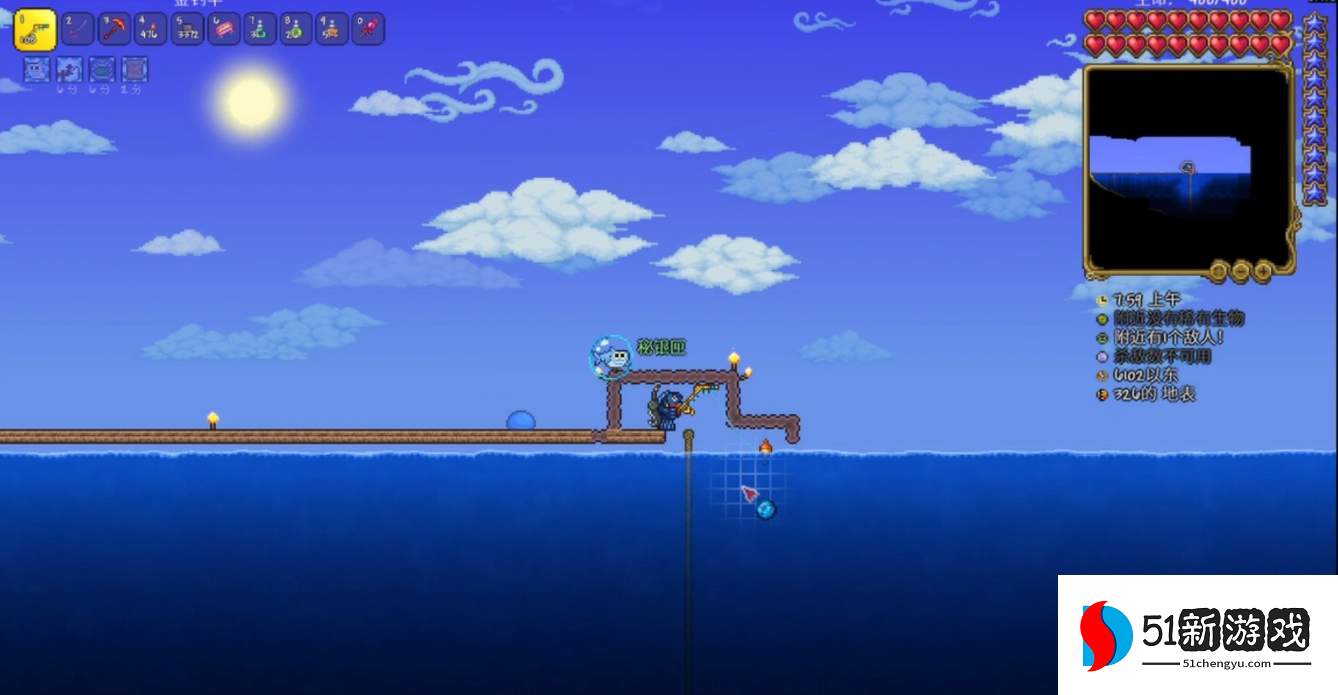Select the pink staff in slot 0

368,29
